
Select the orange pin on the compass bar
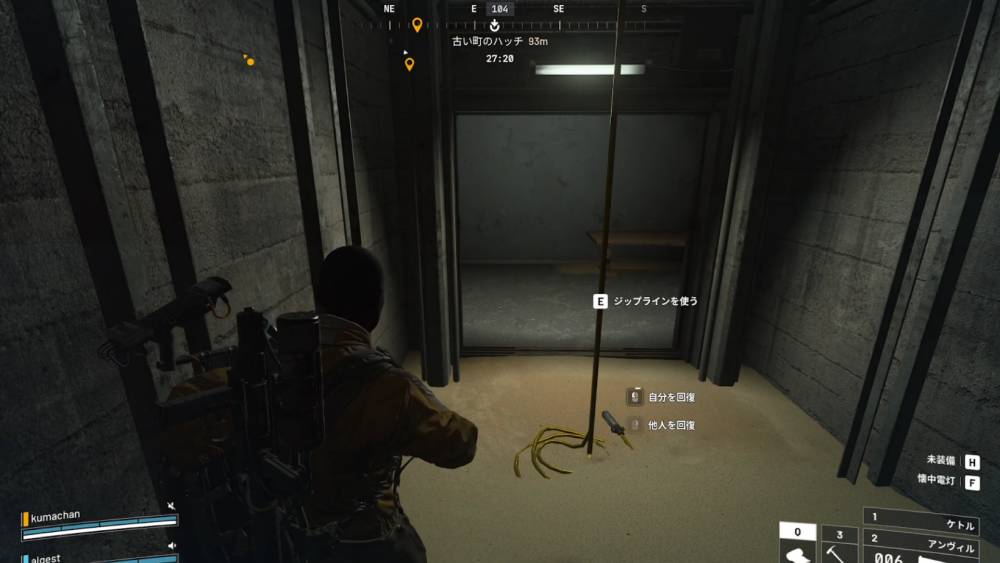click(x=417, y=24)
